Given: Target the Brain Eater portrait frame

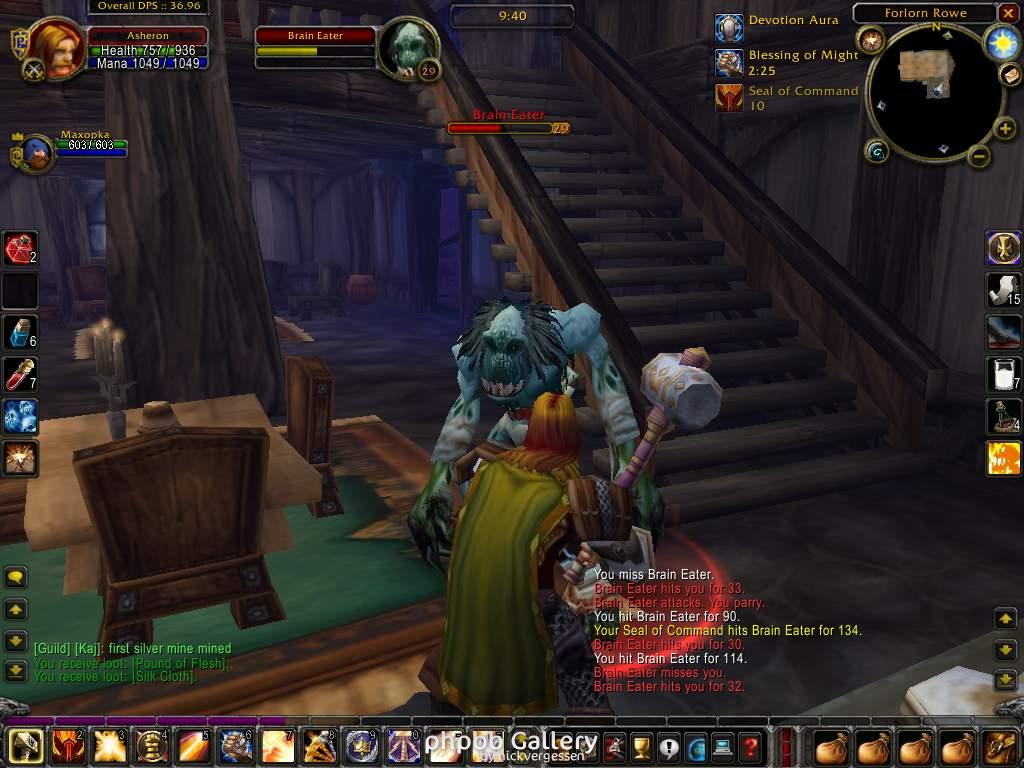Looking at the screenshot, I should tap(408, 48).
